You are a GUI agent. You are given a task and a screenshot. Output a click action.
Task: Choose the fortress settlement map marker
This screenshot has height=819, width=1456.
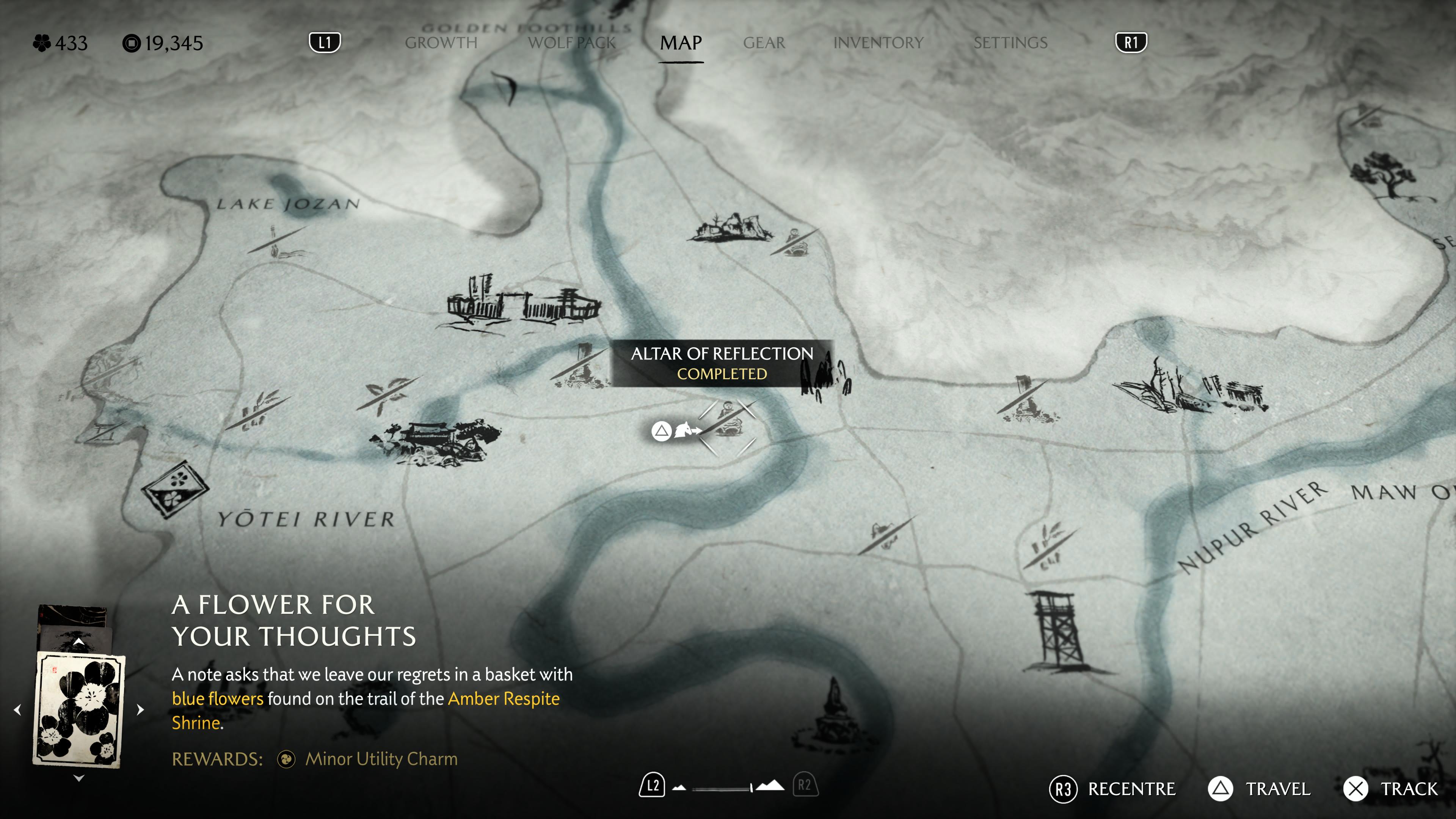523,303
